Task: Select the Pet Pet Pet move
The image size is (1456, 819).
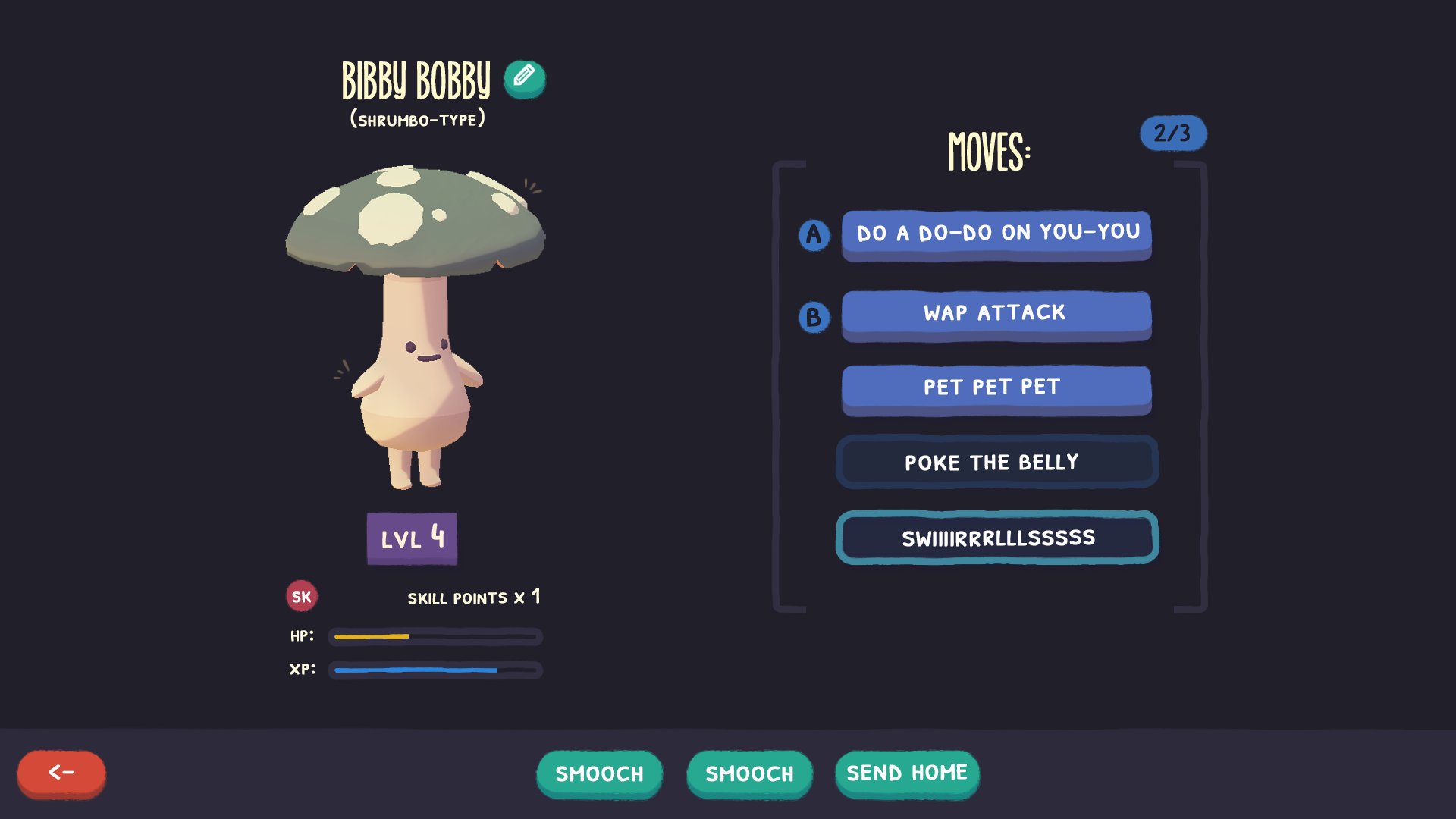Action: pyautogui.click(x=996, y=388)
